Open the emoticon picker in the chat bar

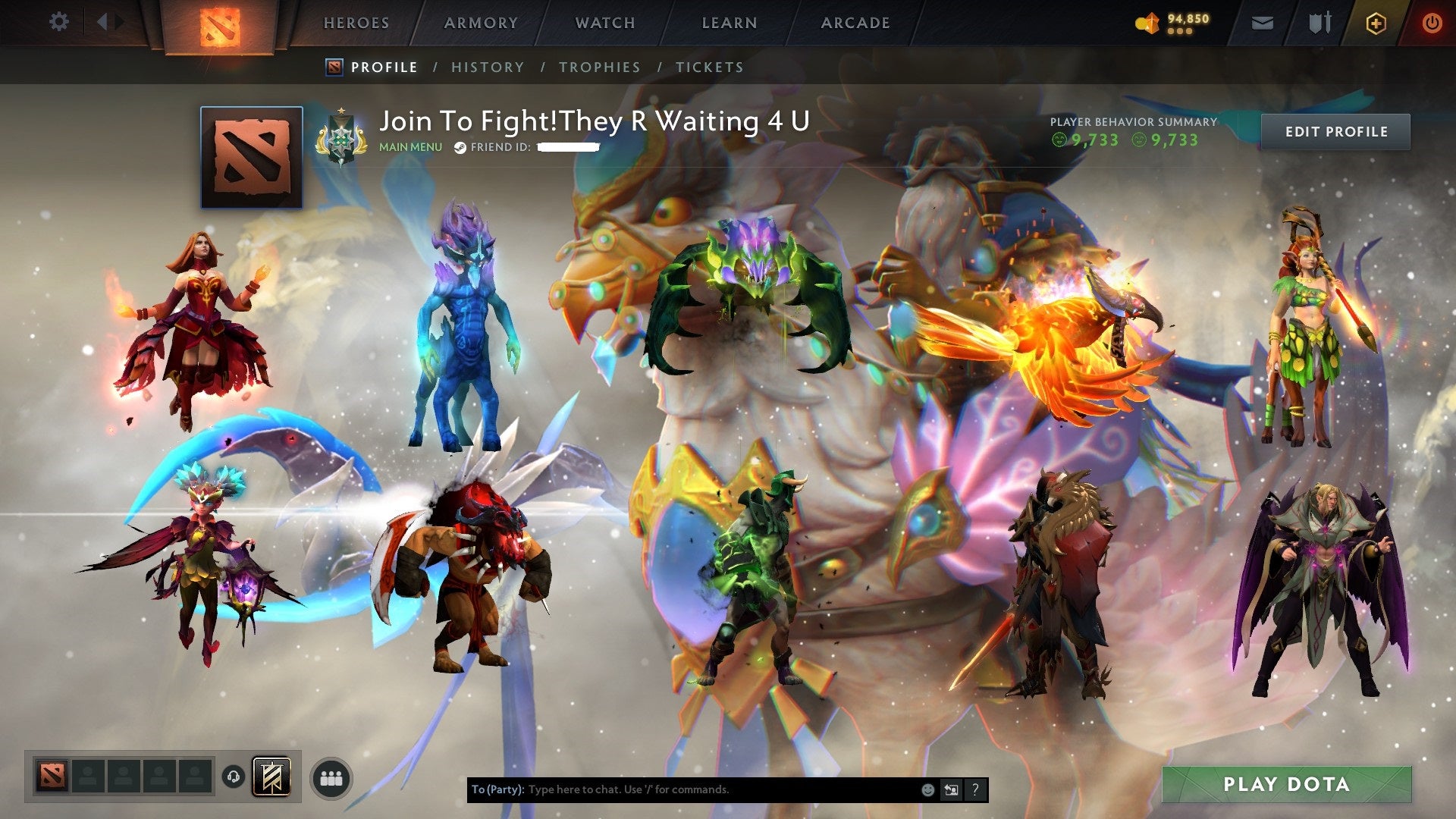coord(927,789)
